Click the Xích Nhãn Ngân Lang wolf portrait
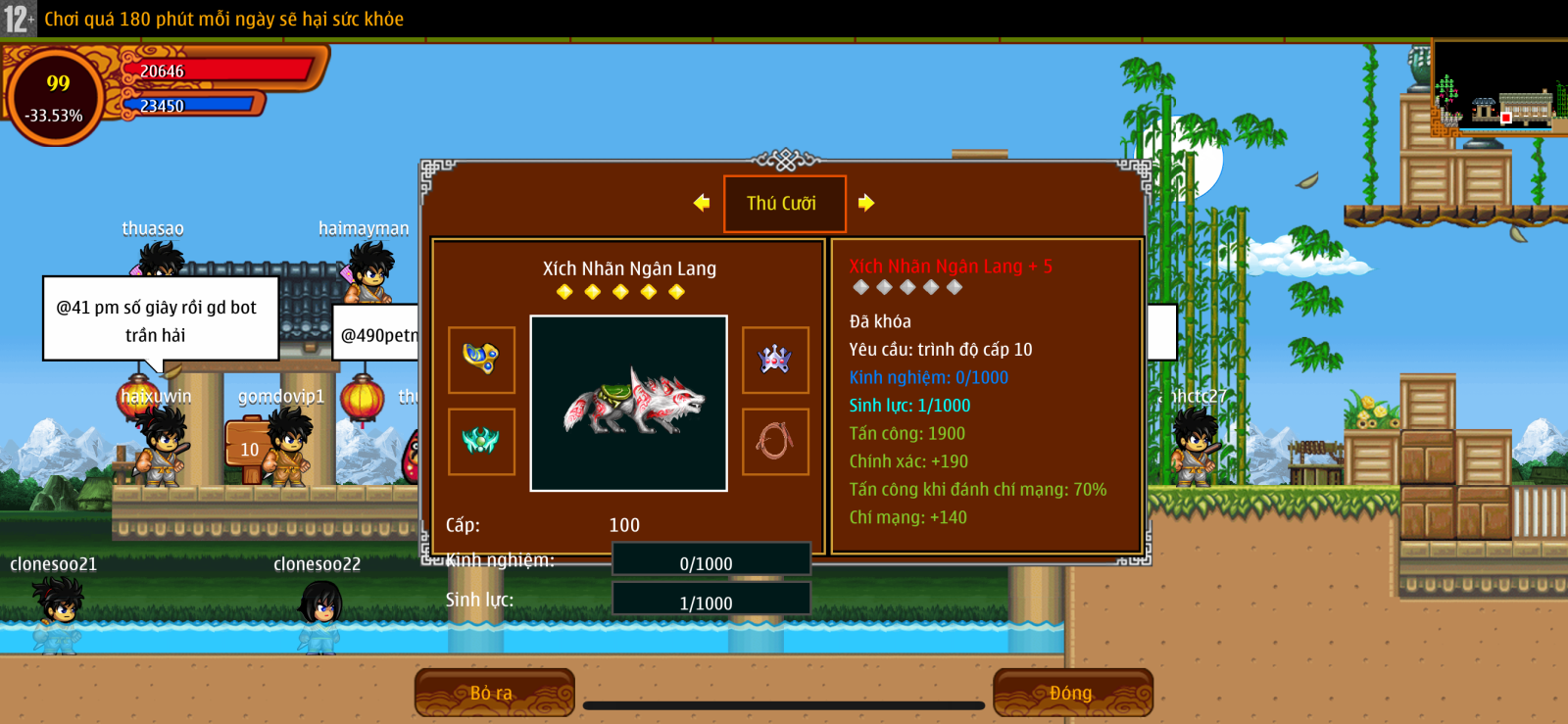1568x724 pixels. (x=628, y=403)
